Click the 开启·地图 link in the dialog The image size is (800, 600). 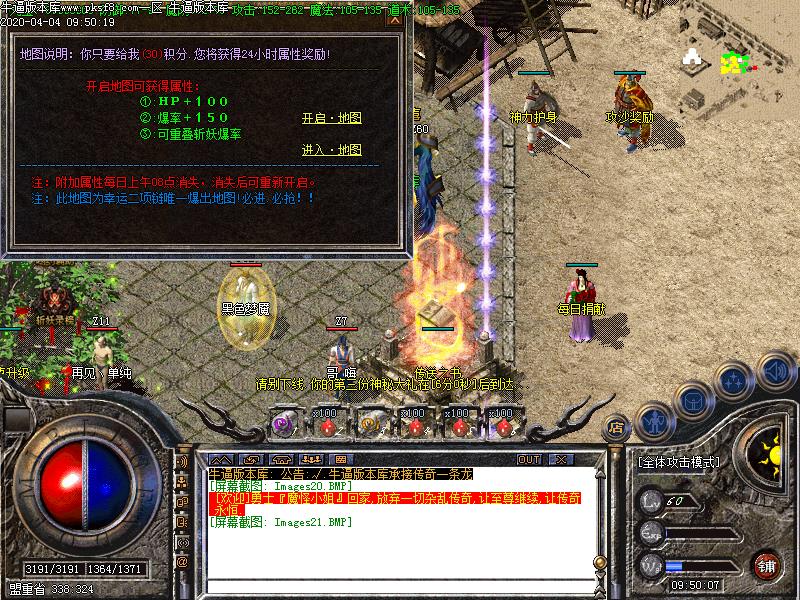(x=331, y=118)
